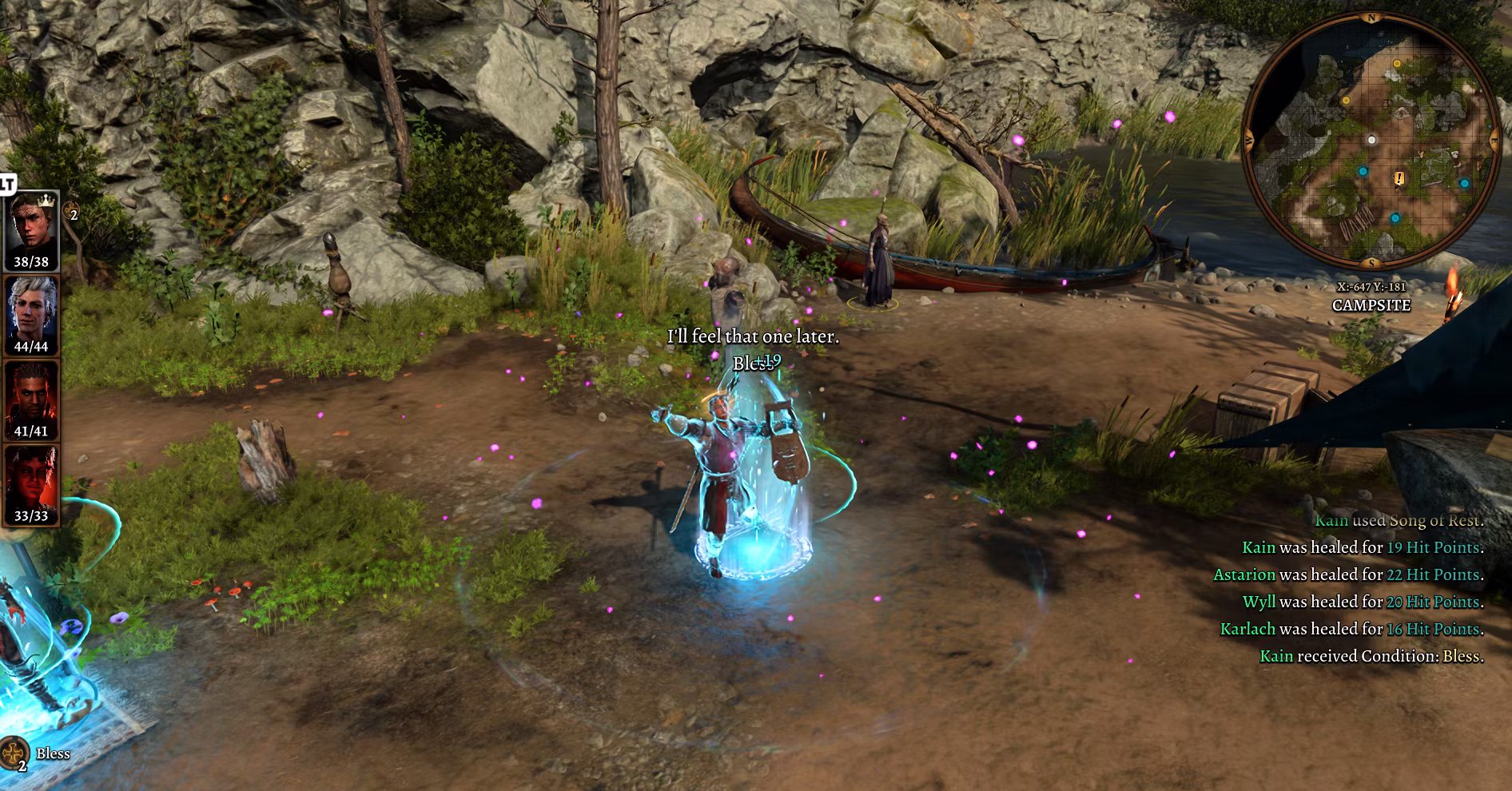Screen dimensions: 1512x791
Task: Click the yellow exclamation marker on minimap
Action: tap(1399, 178)
